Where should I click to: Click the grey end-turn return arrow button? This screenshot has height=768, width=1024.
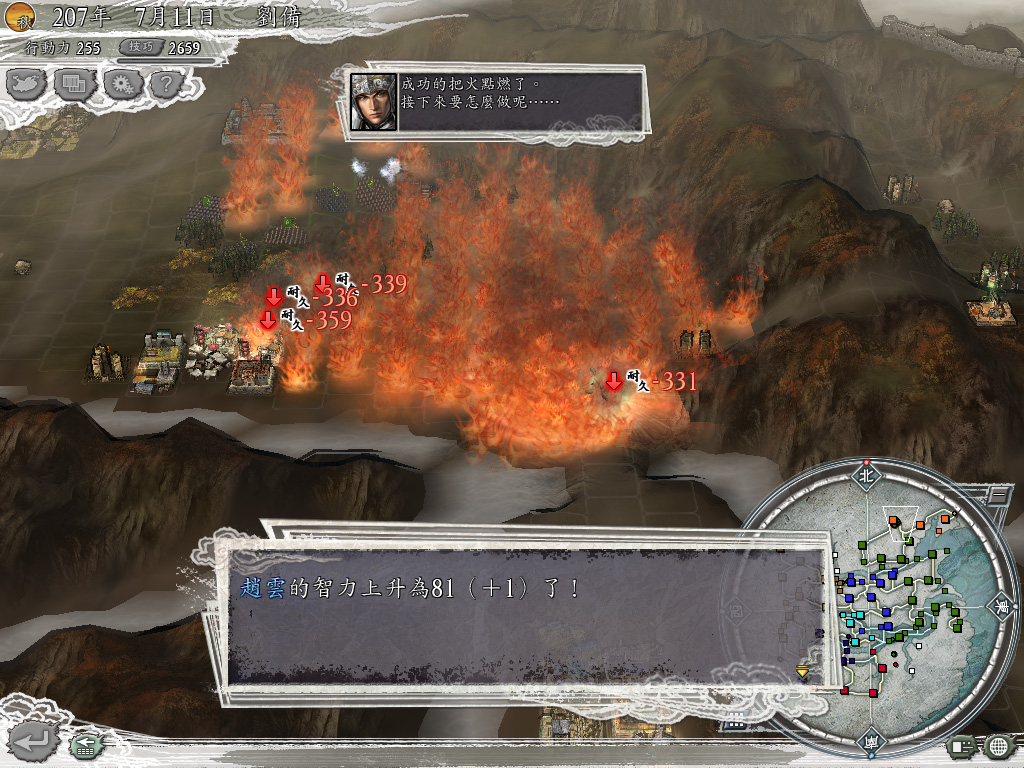point(32,741)
